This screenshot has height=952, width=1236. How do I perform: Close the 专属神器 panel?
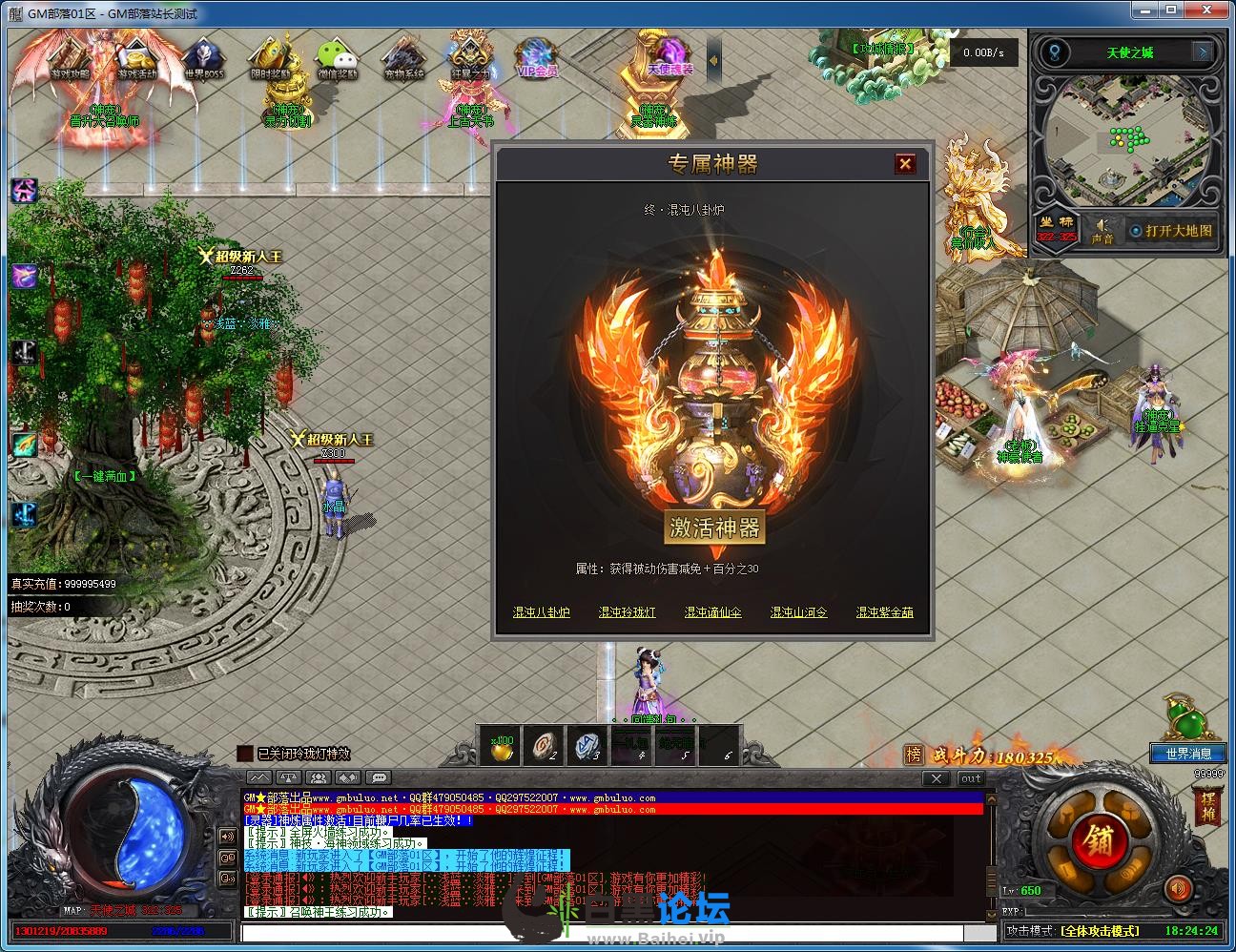(905, 164)
